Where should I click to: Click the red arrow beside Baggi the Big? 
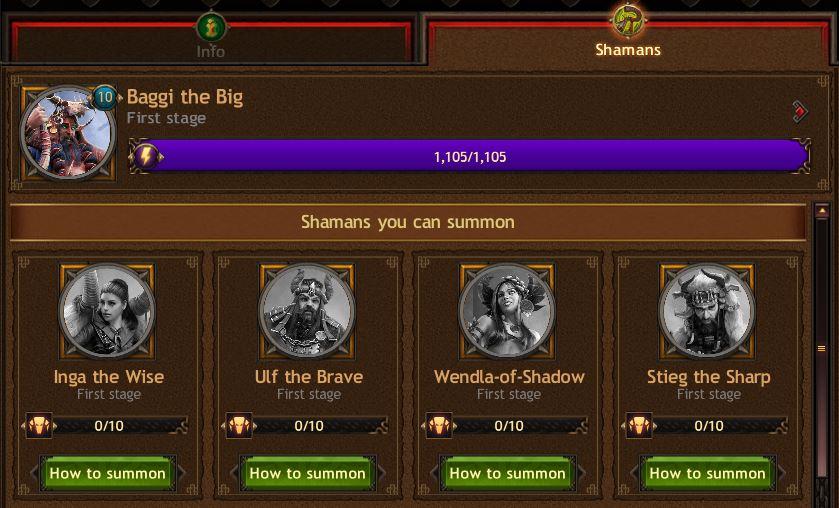click(x=800, y=111)
